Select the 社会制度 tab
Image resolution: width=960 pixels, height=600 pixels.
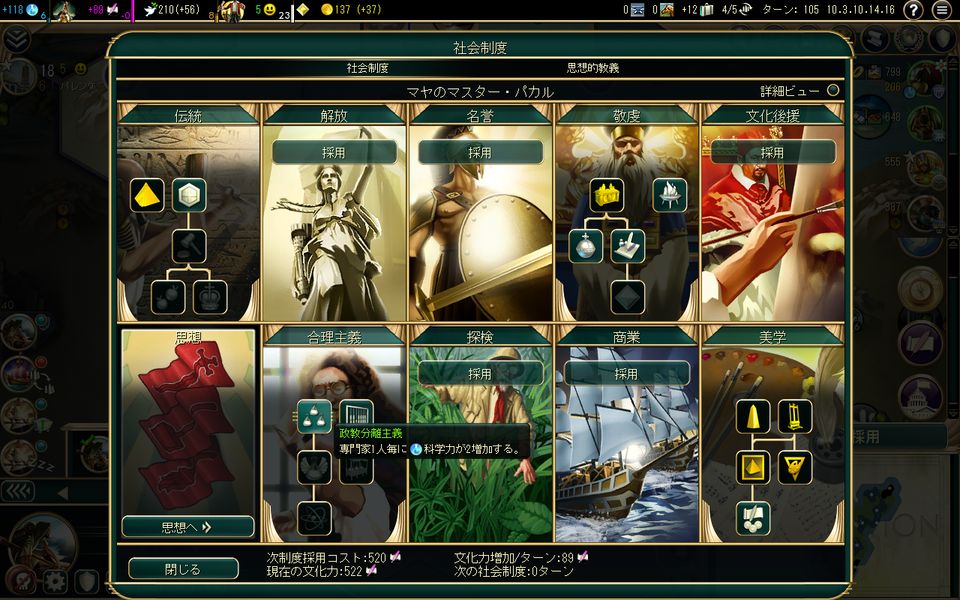pyautogui.click(x=367, y=69)
